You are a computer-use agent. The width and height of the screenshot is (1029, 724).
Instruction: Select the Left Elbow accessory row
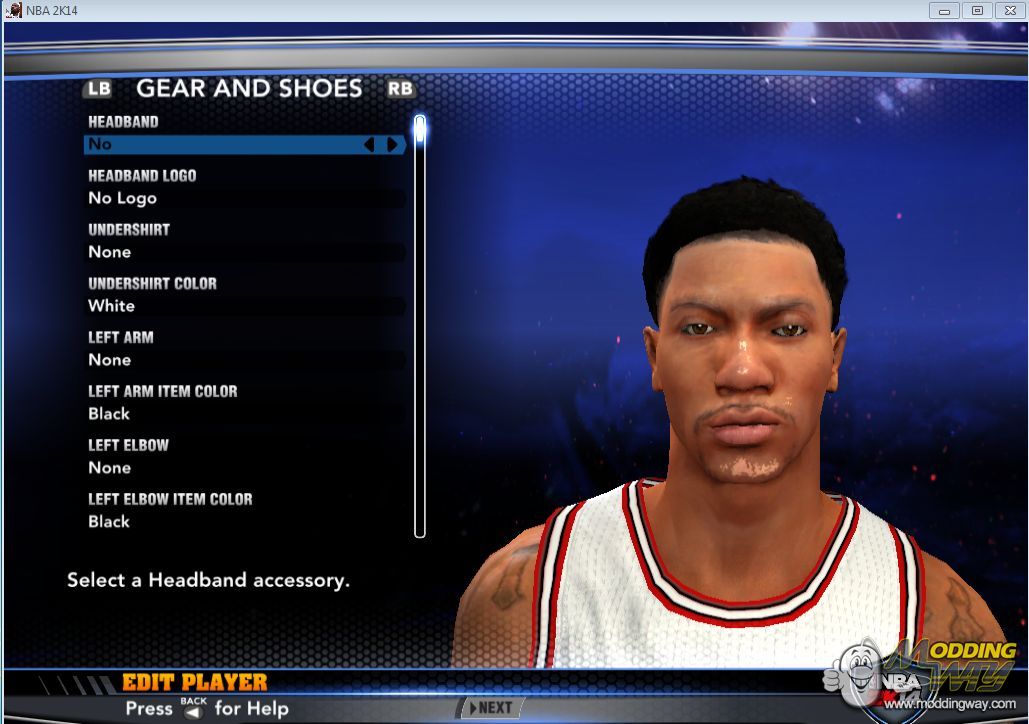(245, 468)
